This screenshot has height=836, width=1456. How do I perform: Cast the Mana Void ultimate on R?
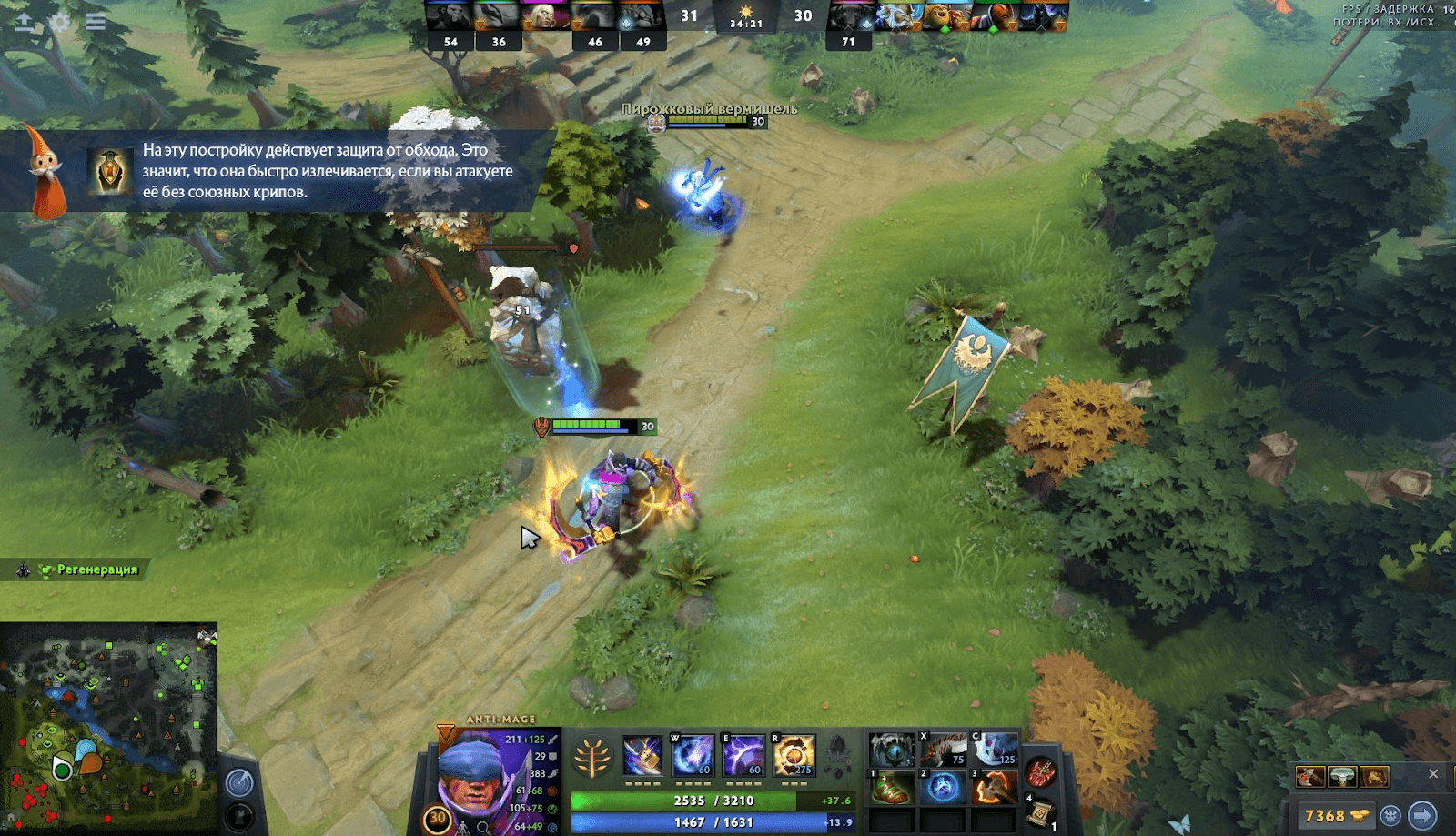coord(794,756)
